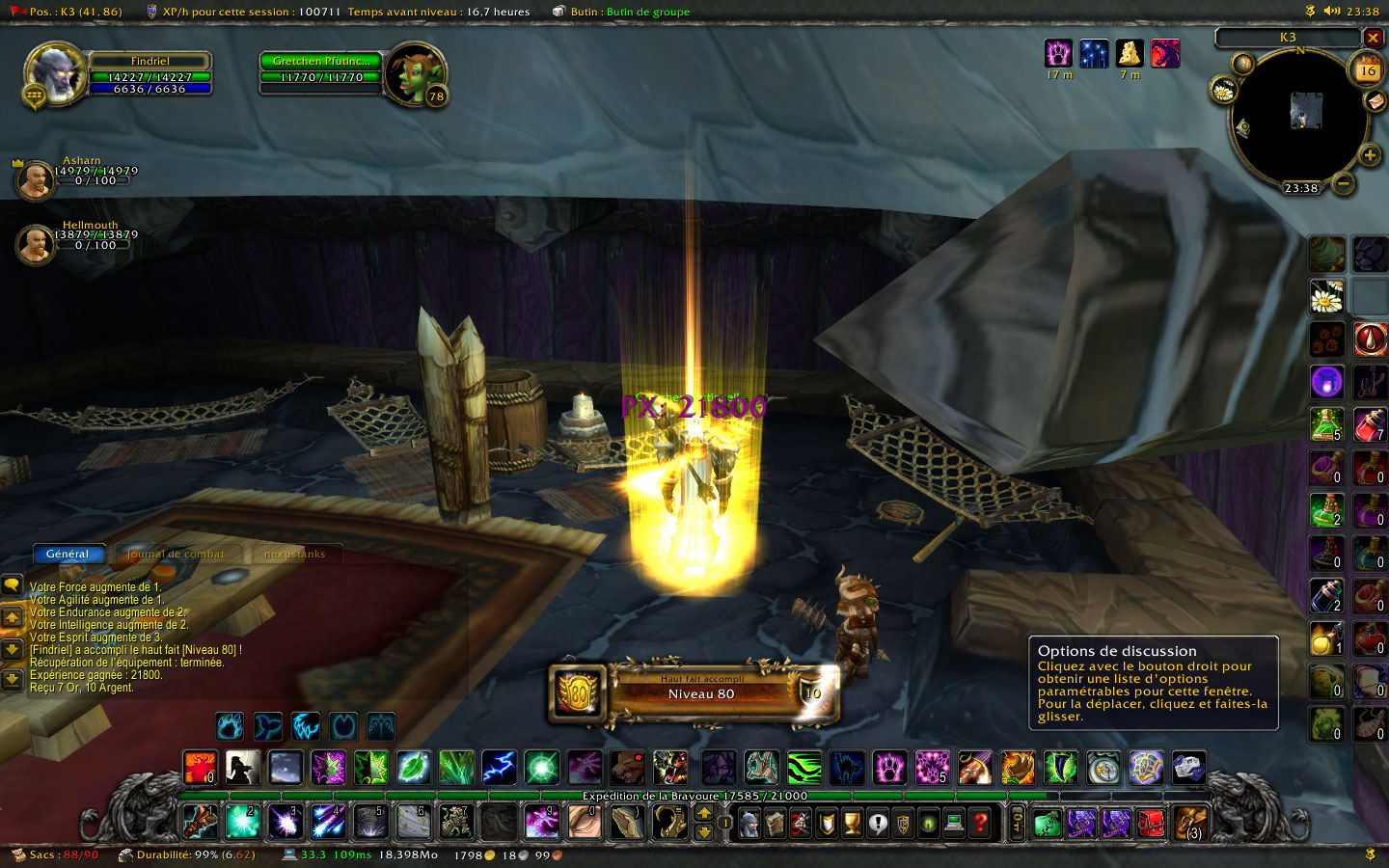1389x868 pixels.
Task: Open the Journal de combat tab
Action: (176, 554)
